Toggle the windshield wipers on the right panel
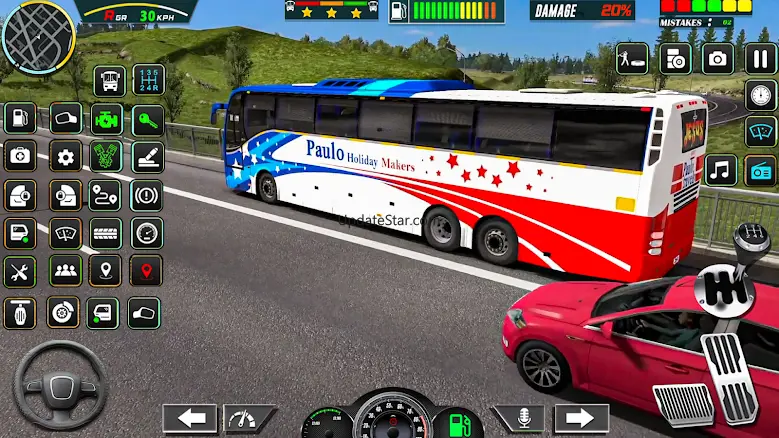The height and width of the screenshot is (438, 779). click(x=761, y=132)
